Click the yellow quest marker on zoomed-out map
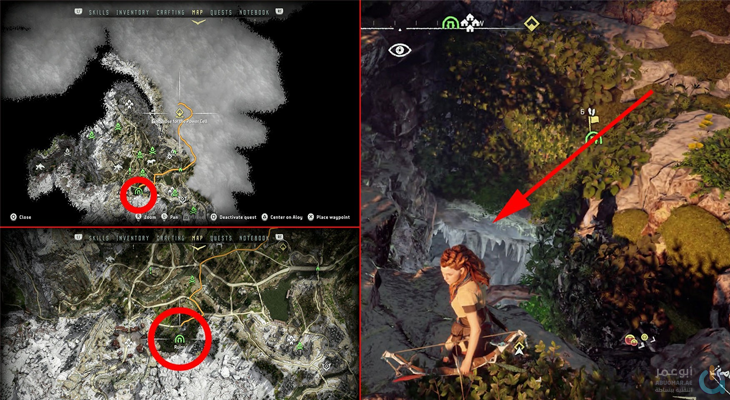 180,111
